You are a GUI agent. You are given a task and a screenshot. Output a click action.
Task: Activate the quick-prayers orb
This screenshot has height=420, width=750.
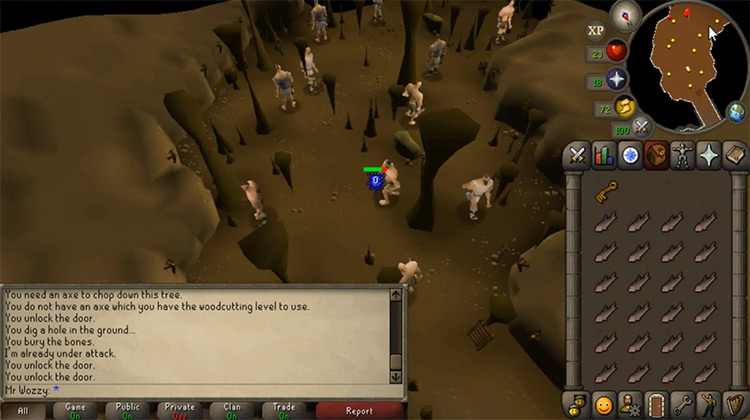617,80
